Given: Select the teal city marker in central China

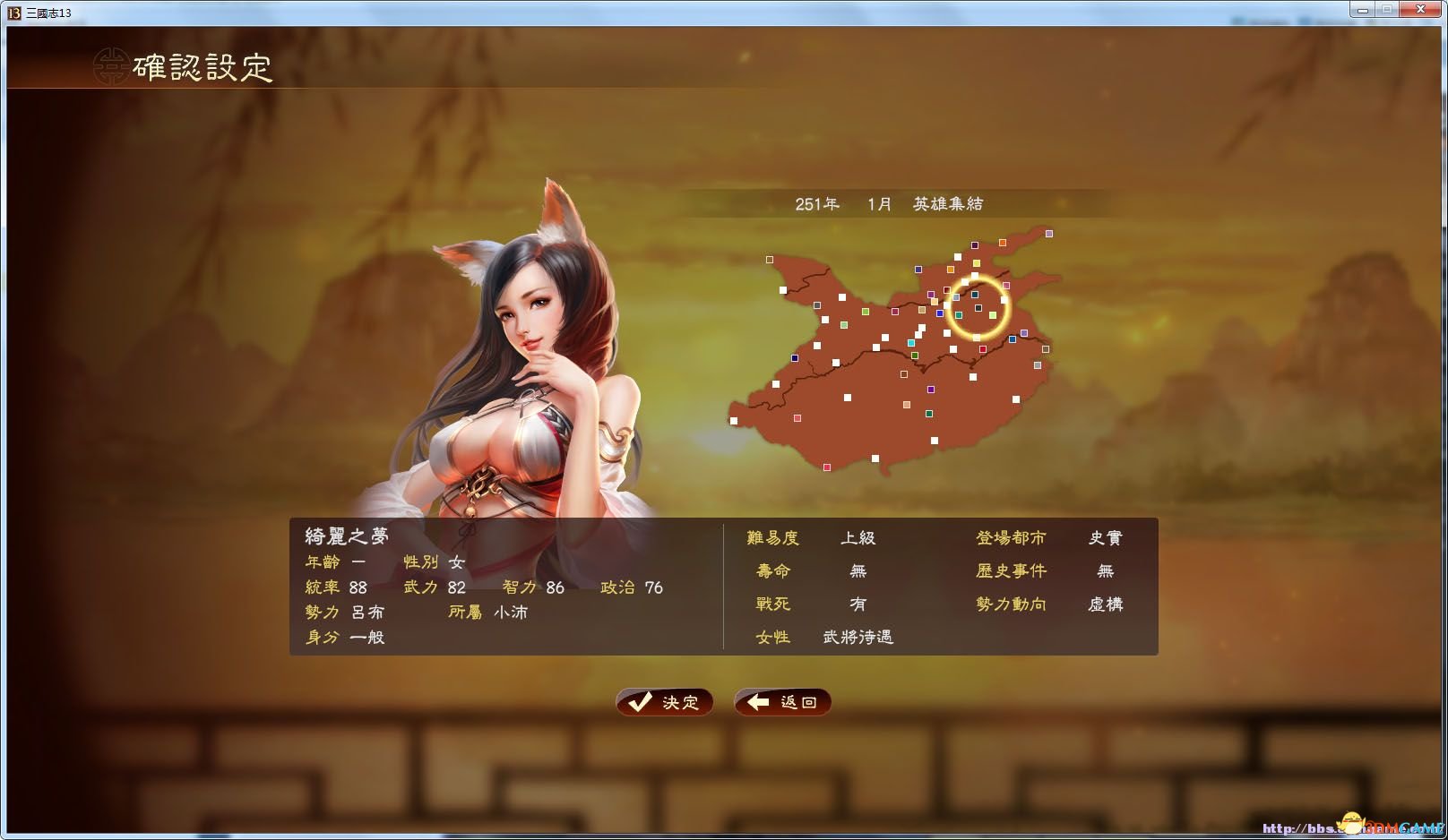Looking at the screenshot, I should tap(911, 342).
